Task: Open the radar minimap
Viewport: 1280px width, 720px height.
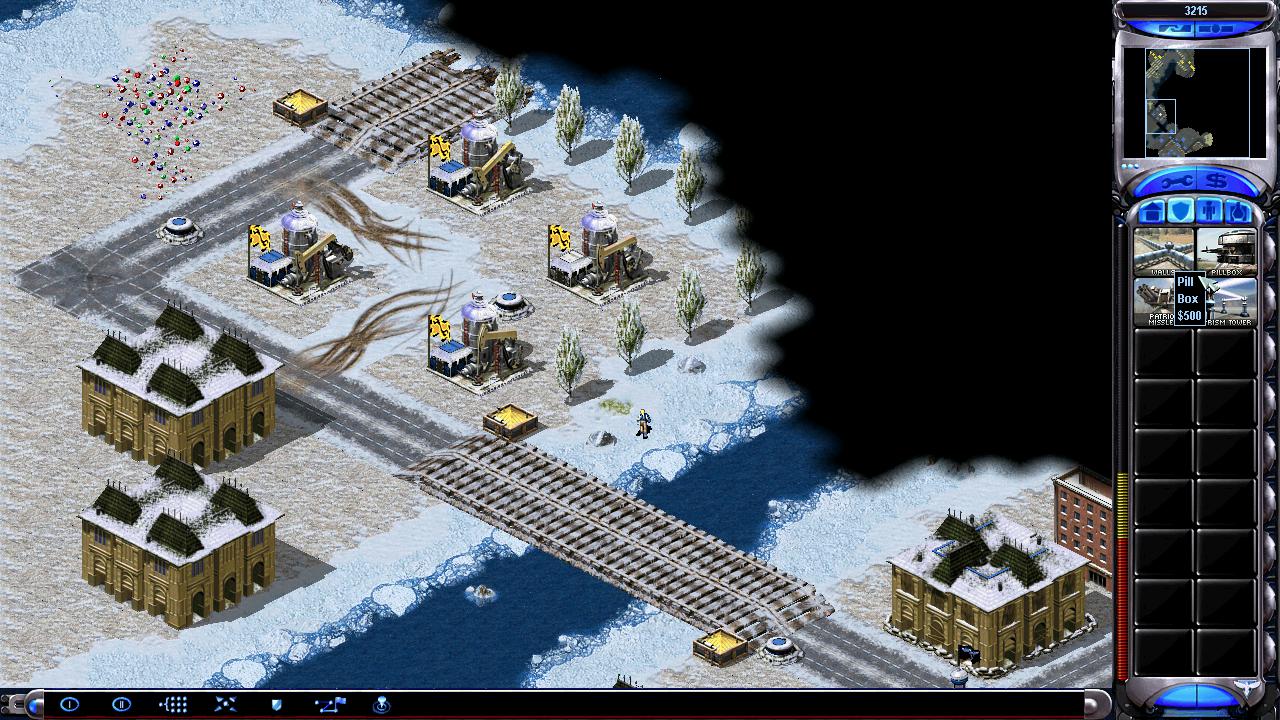Action: [x=1185, y=102]
